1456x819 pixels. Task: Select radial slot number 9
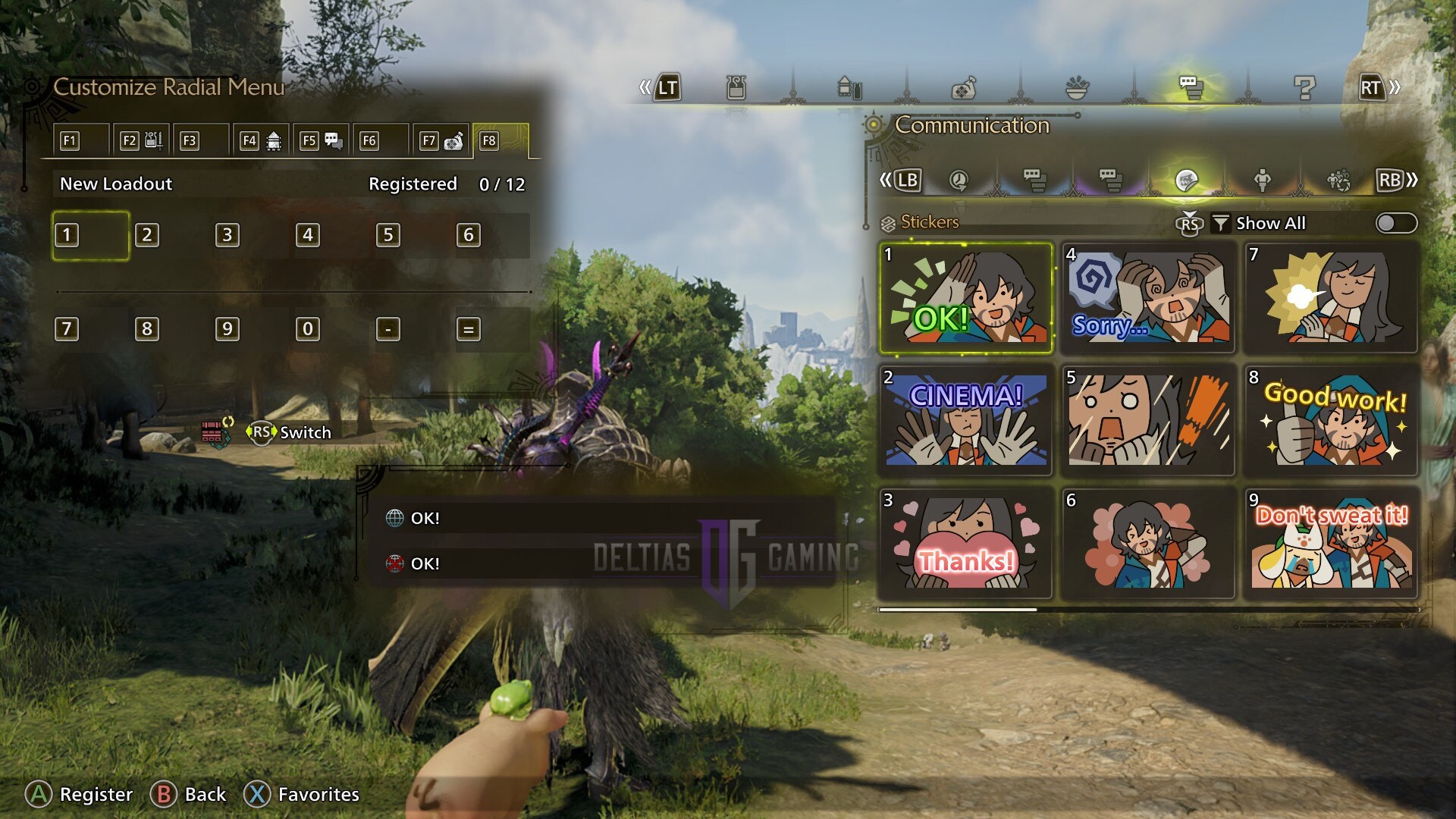pyautogui.click(x=227, y=329)
